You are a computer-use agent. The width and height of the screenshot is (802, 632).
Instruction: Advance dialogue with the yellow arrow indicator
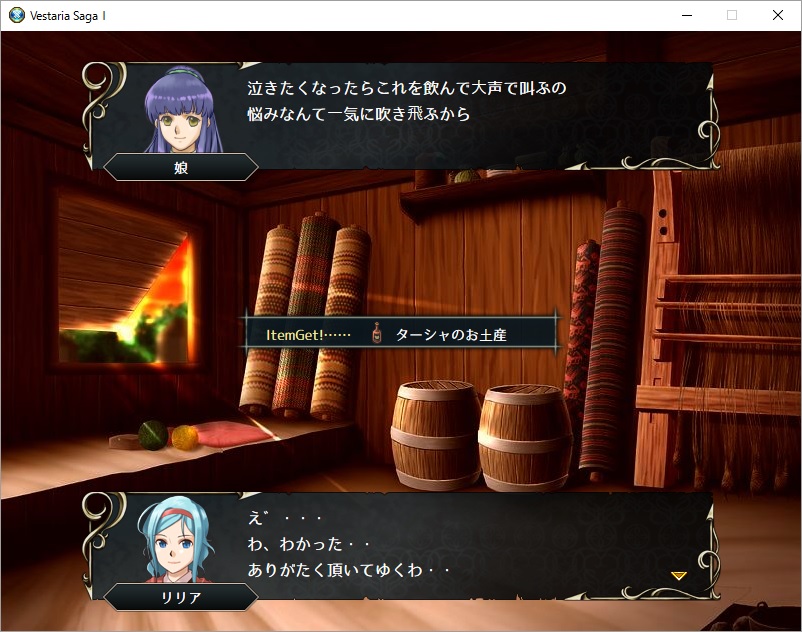point(678,576)
